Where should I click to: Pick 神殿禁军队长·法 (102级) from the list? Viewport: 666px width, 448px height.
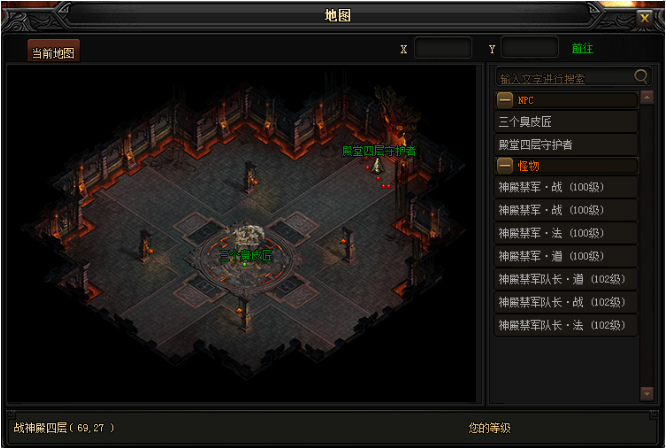pos(566,325)
